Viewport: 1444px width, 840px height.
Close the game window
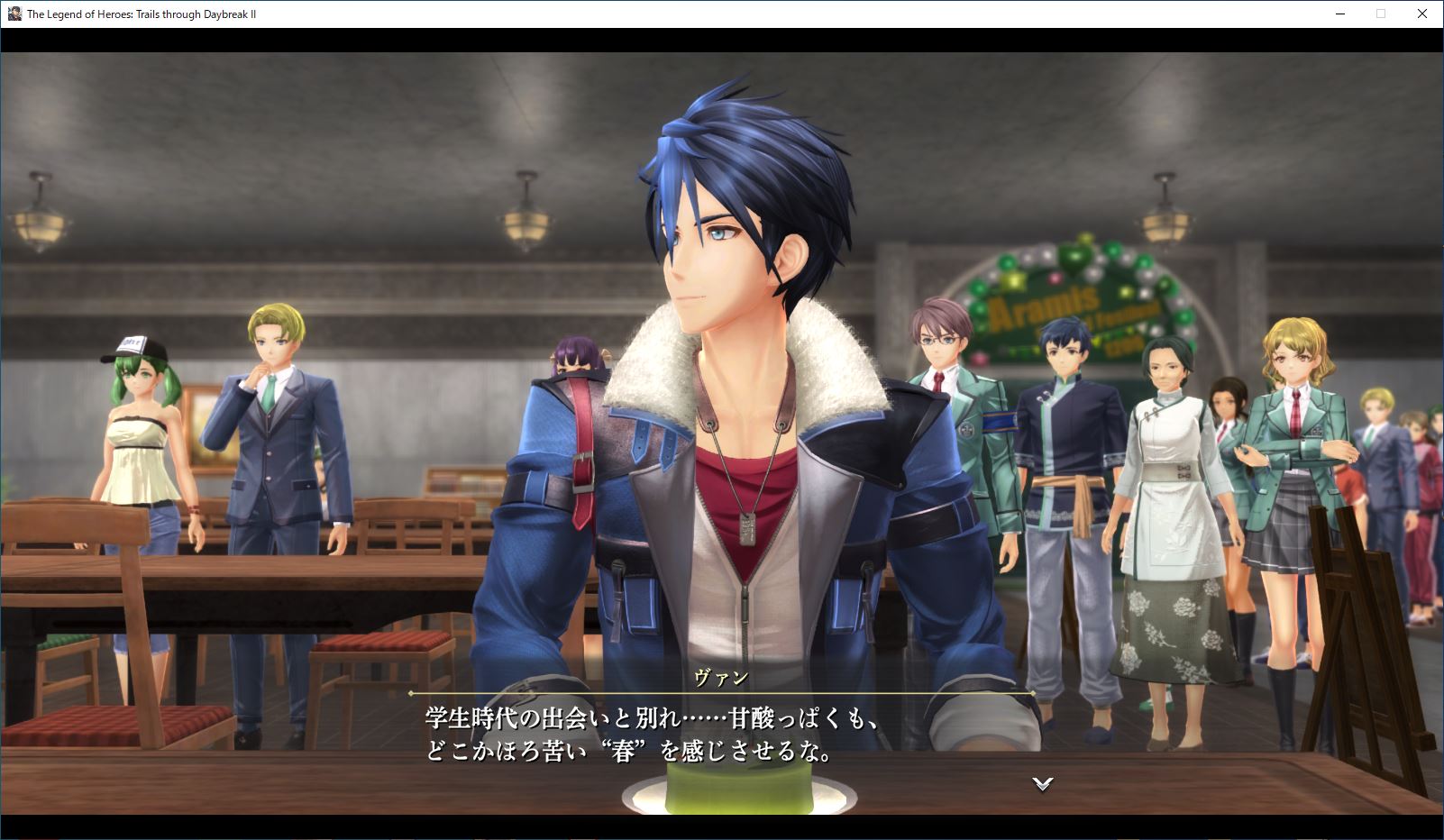1422,14
